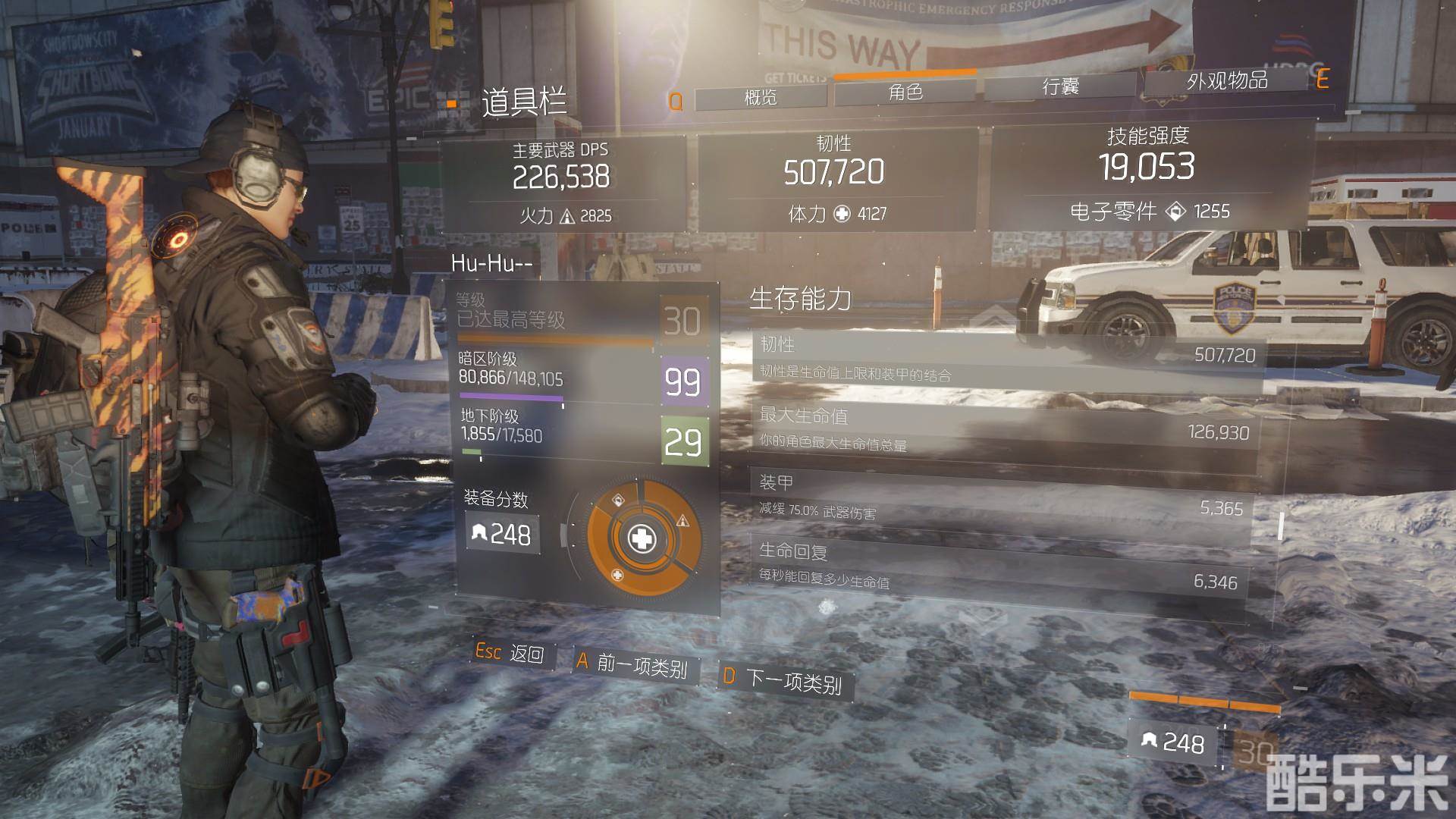Choose the 技能强度 skill power panel
The width and height of the screenshot is (1456, 819).
[1147, 175]
